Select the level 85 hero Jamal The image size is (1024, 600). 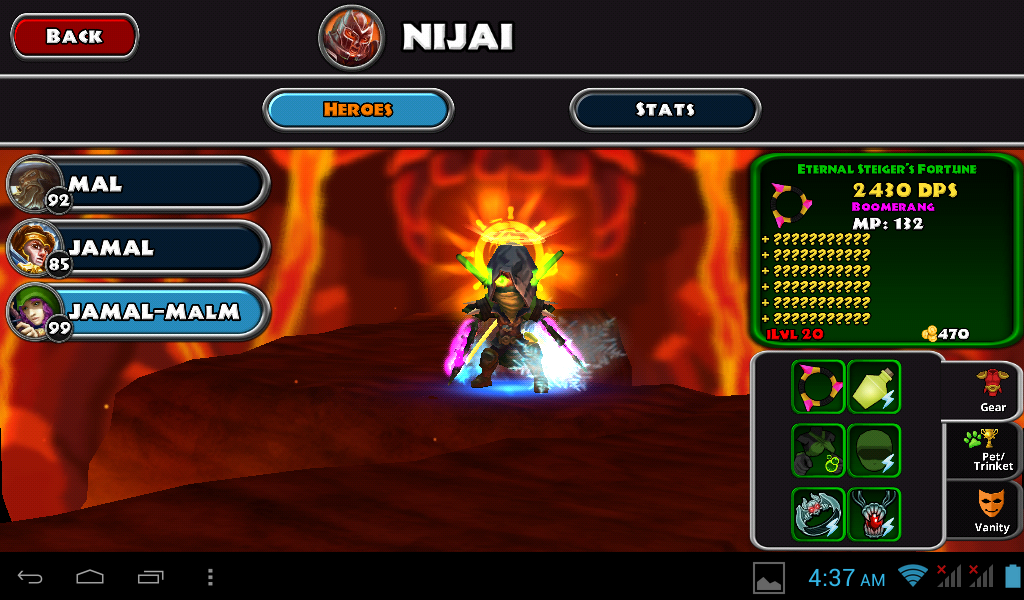pyautogui.click(x=140, y=248)
